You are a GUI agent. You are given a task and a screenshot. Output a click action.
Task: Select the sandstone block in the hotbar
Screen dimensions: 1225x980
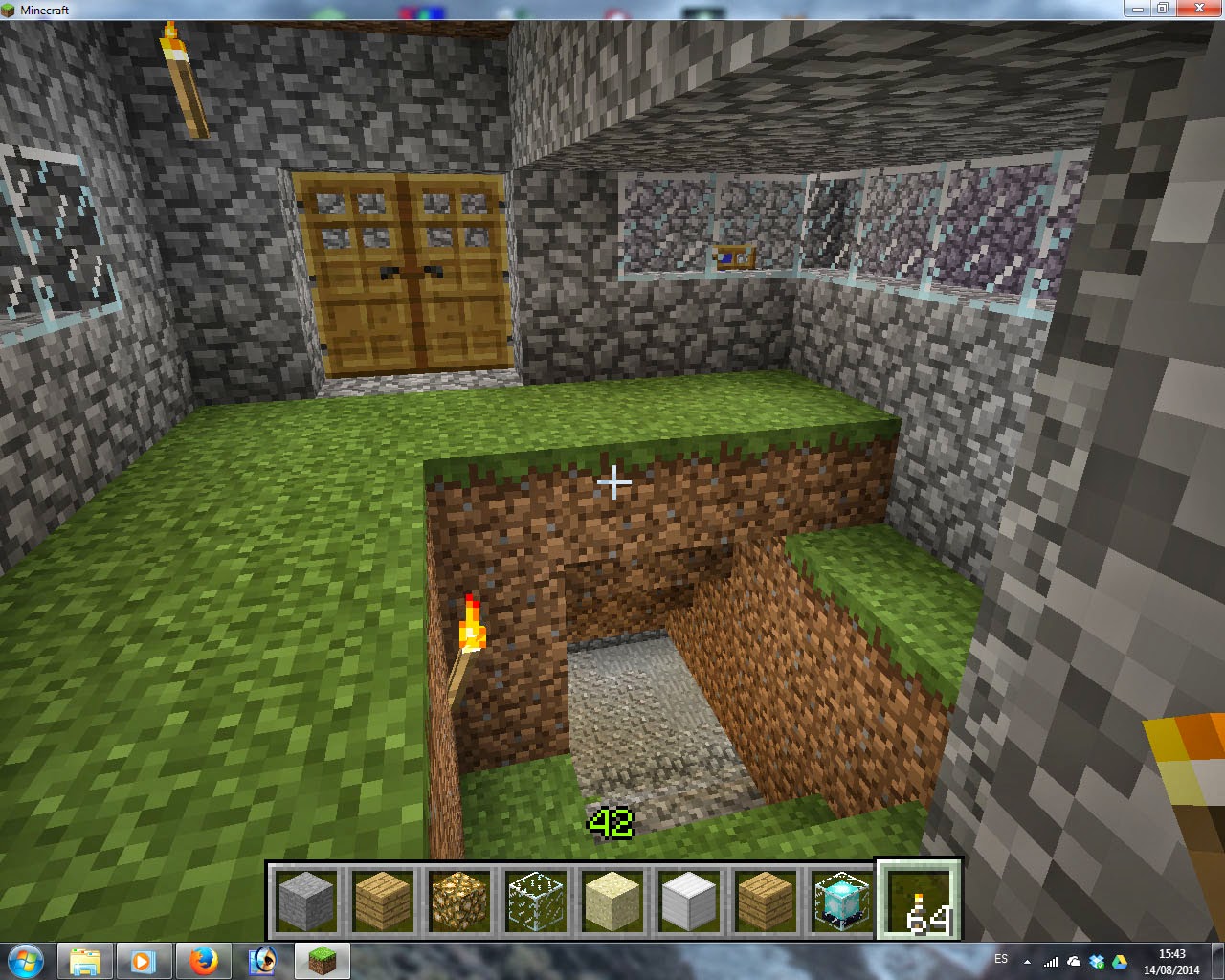tap(613, 900)
